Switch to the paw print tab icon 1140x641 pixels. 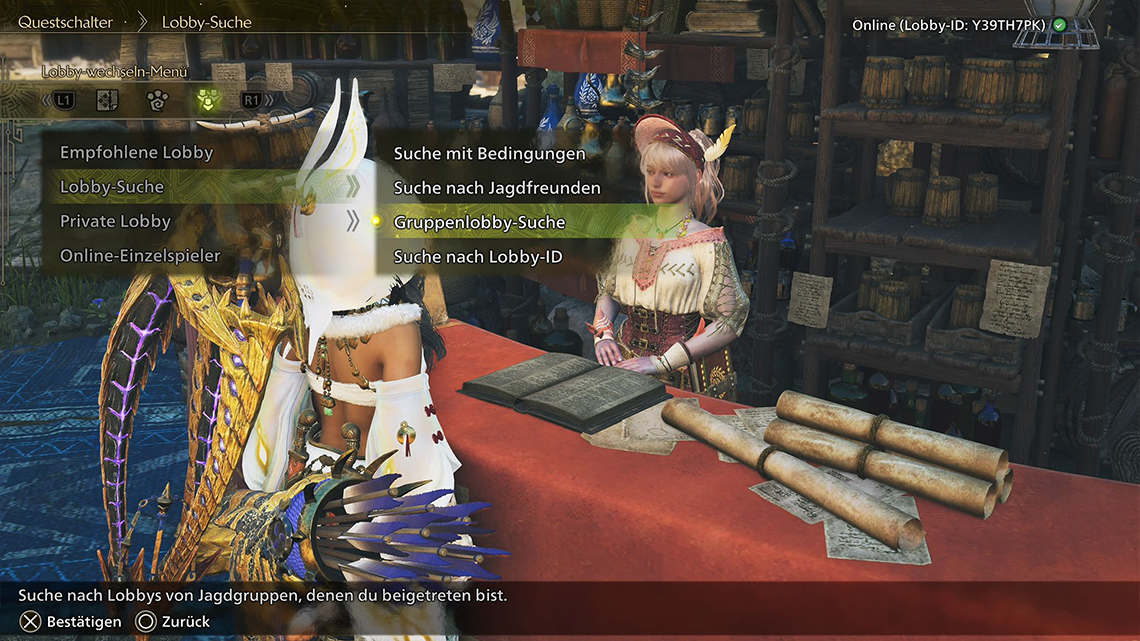[158, 100]
